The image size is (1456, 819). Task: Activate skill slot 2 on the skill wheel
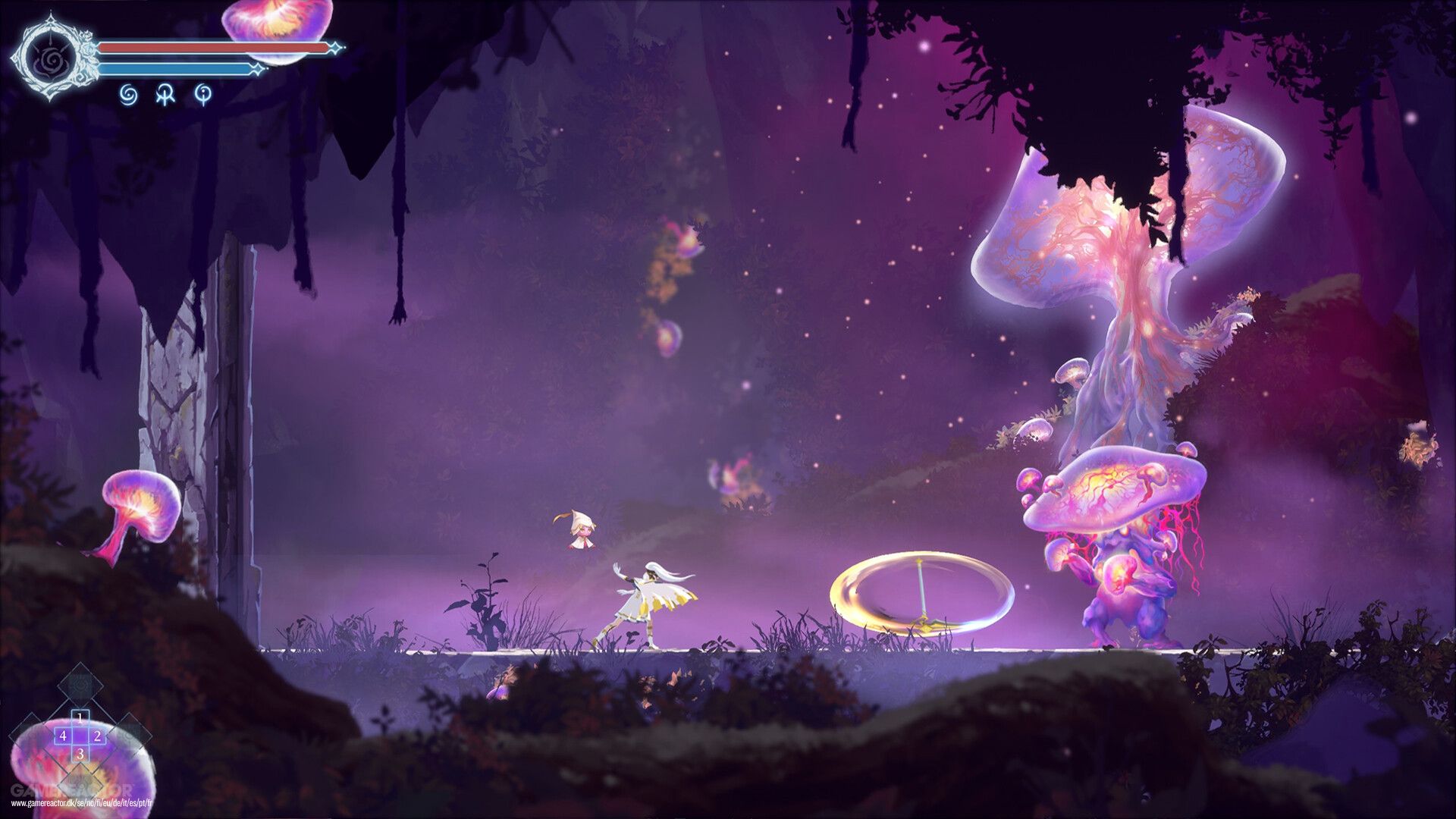pyautogui.click(x=98, y=736)
